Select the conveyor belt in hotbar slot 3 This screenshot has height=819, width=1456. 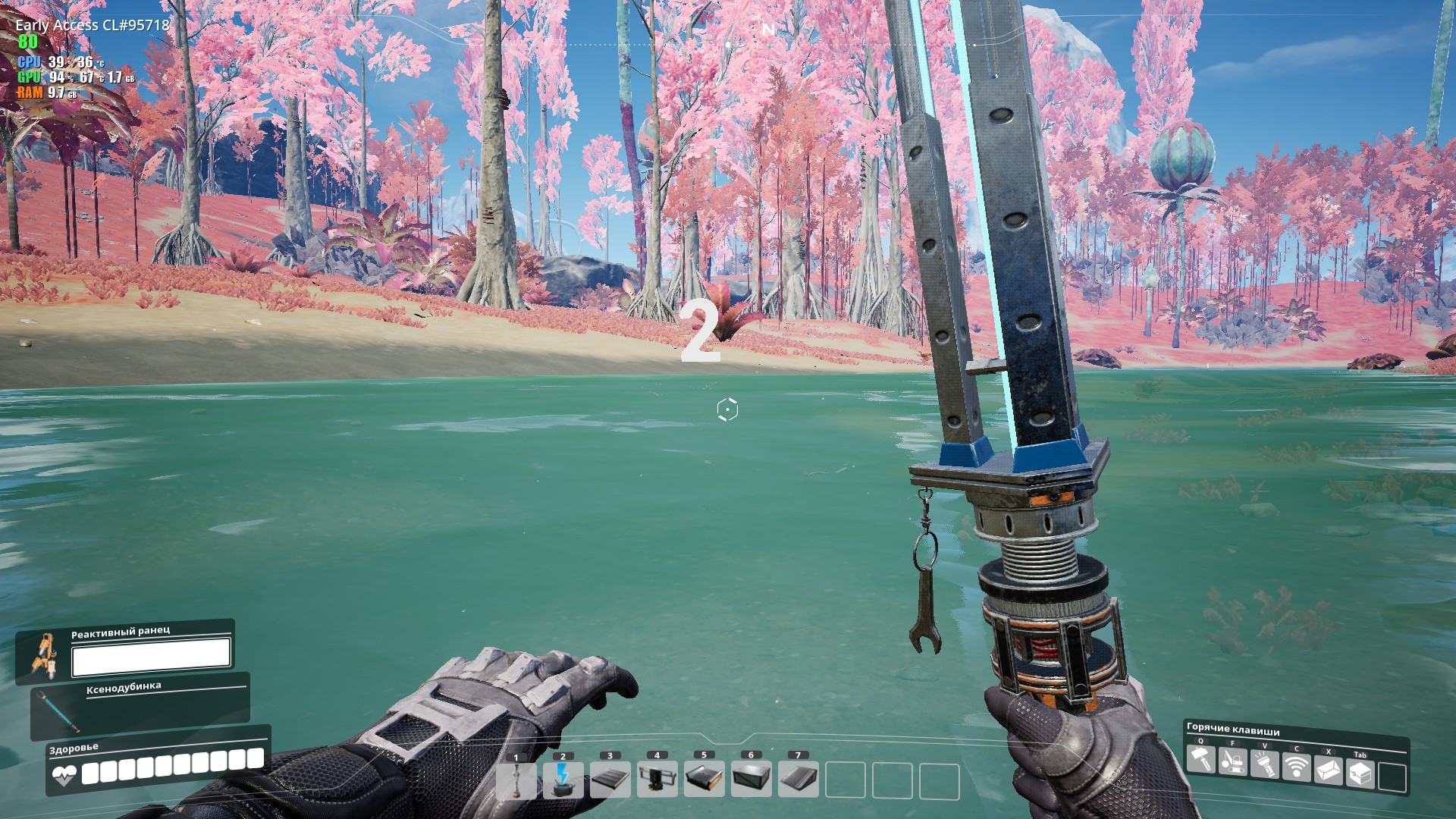(x=610, y=780)
